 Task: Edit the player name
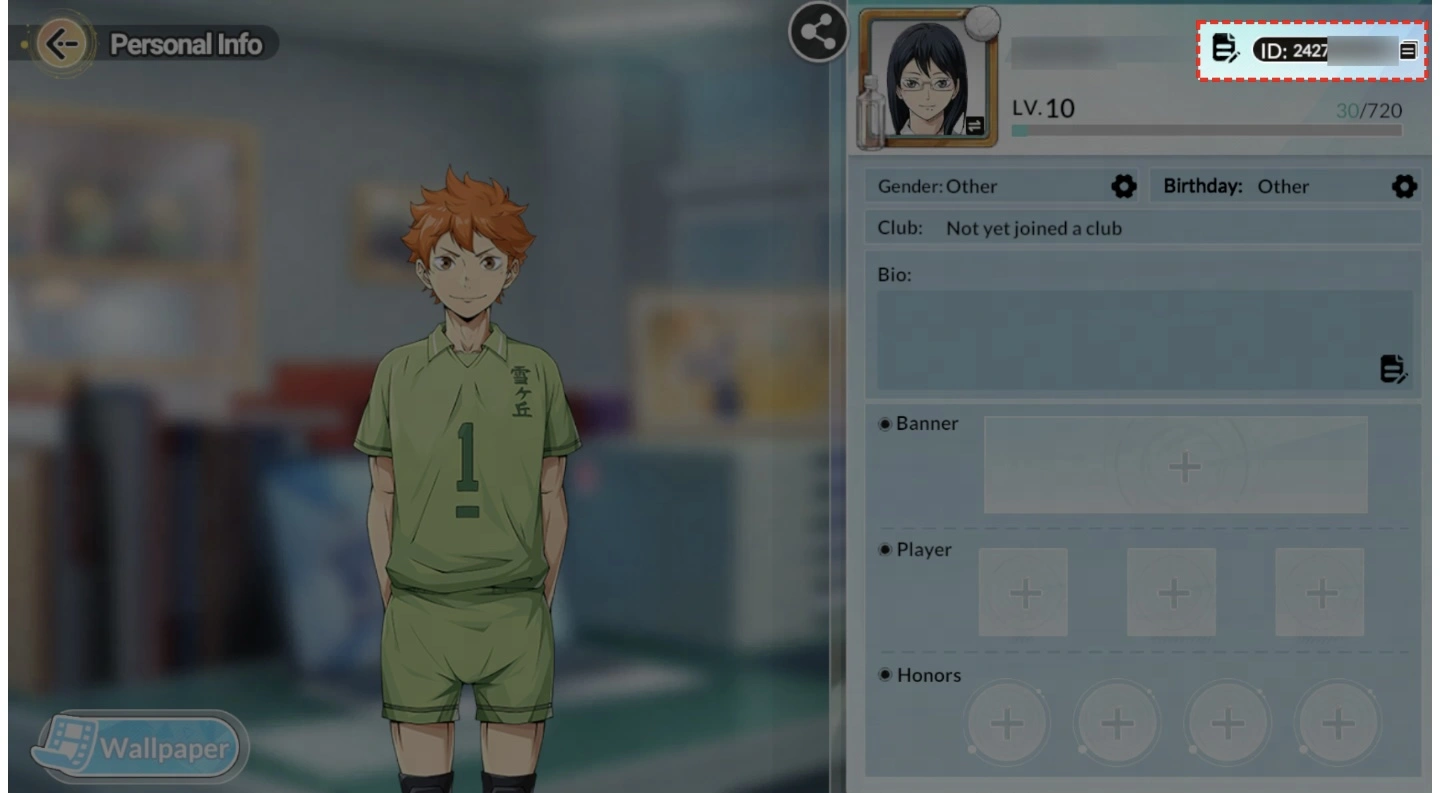coord(1225,47)
